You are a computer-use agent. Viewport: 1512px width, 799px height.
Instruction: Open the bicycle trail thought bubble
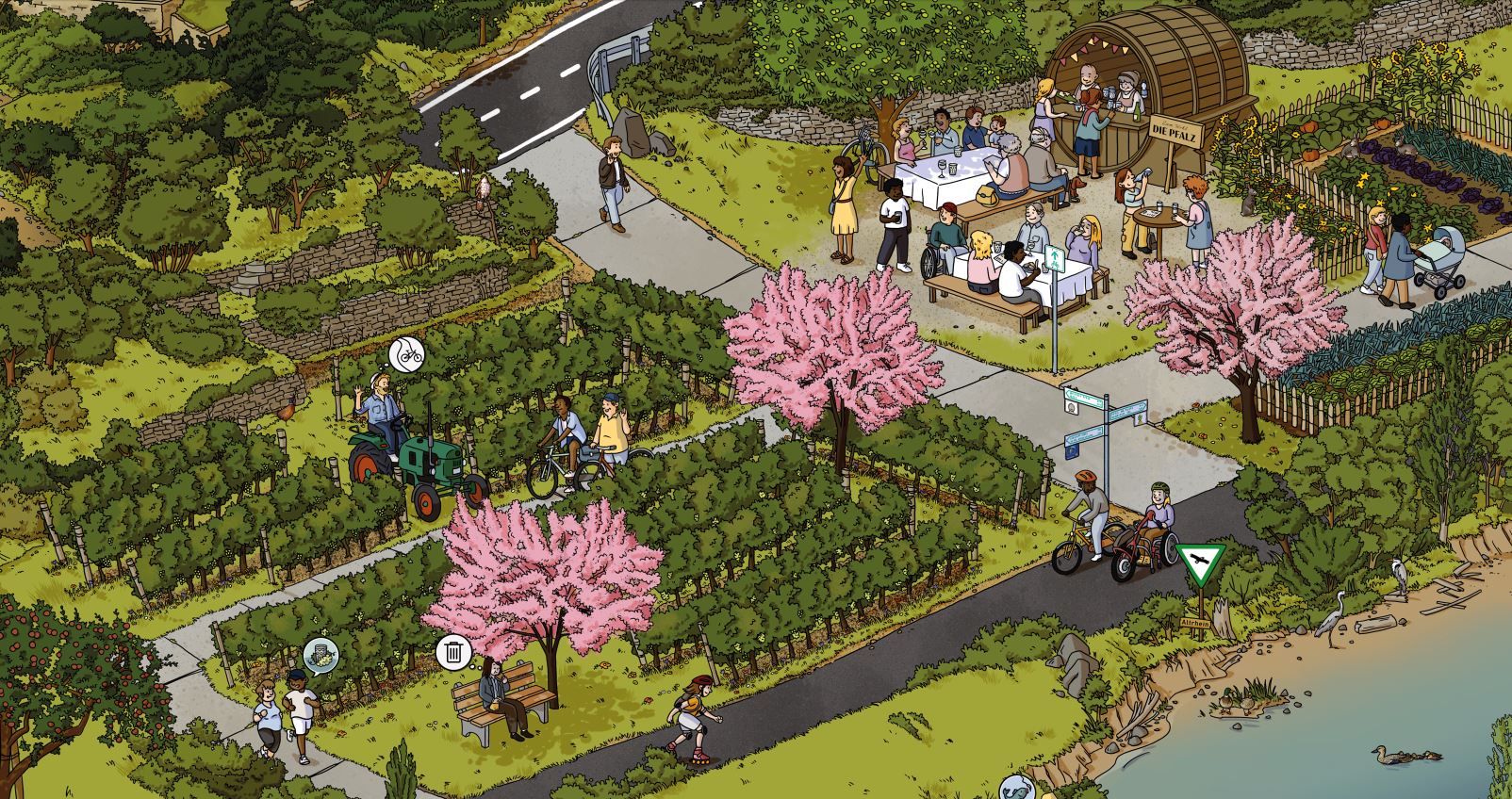pyautogui.click(x=407, y=354)
